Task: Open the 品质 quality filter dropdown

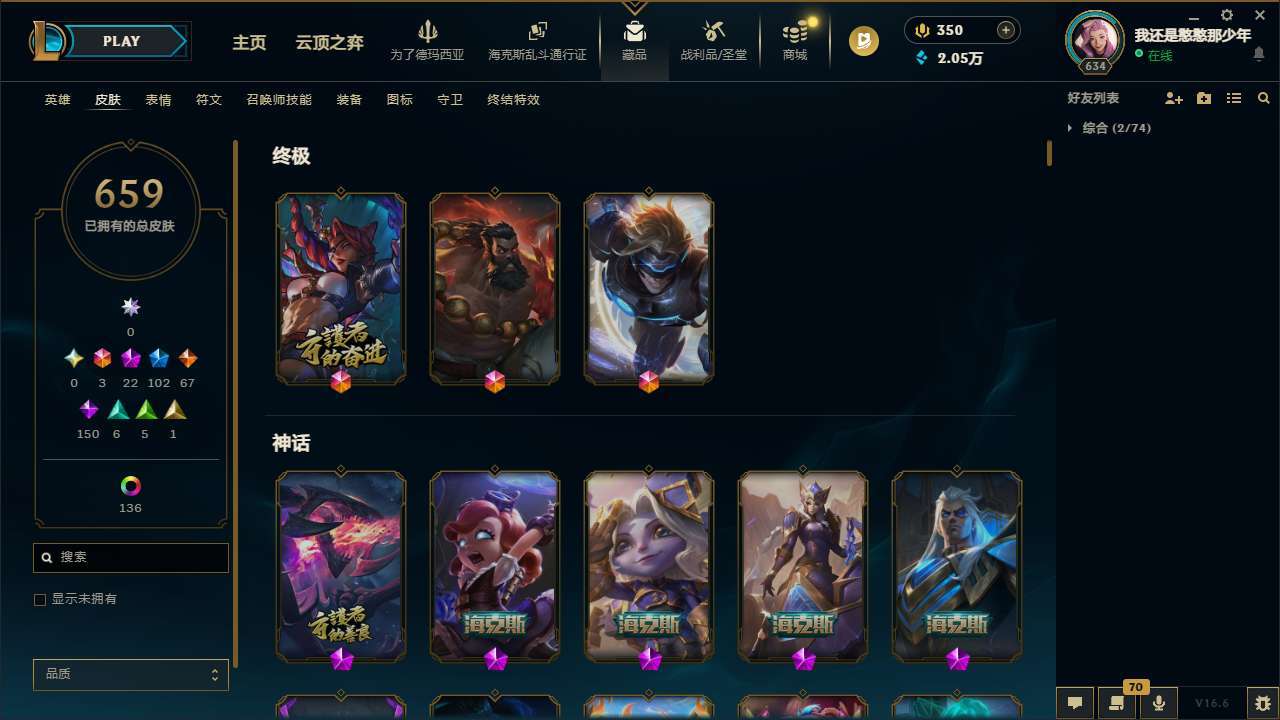Action: [x=130, y=674]
